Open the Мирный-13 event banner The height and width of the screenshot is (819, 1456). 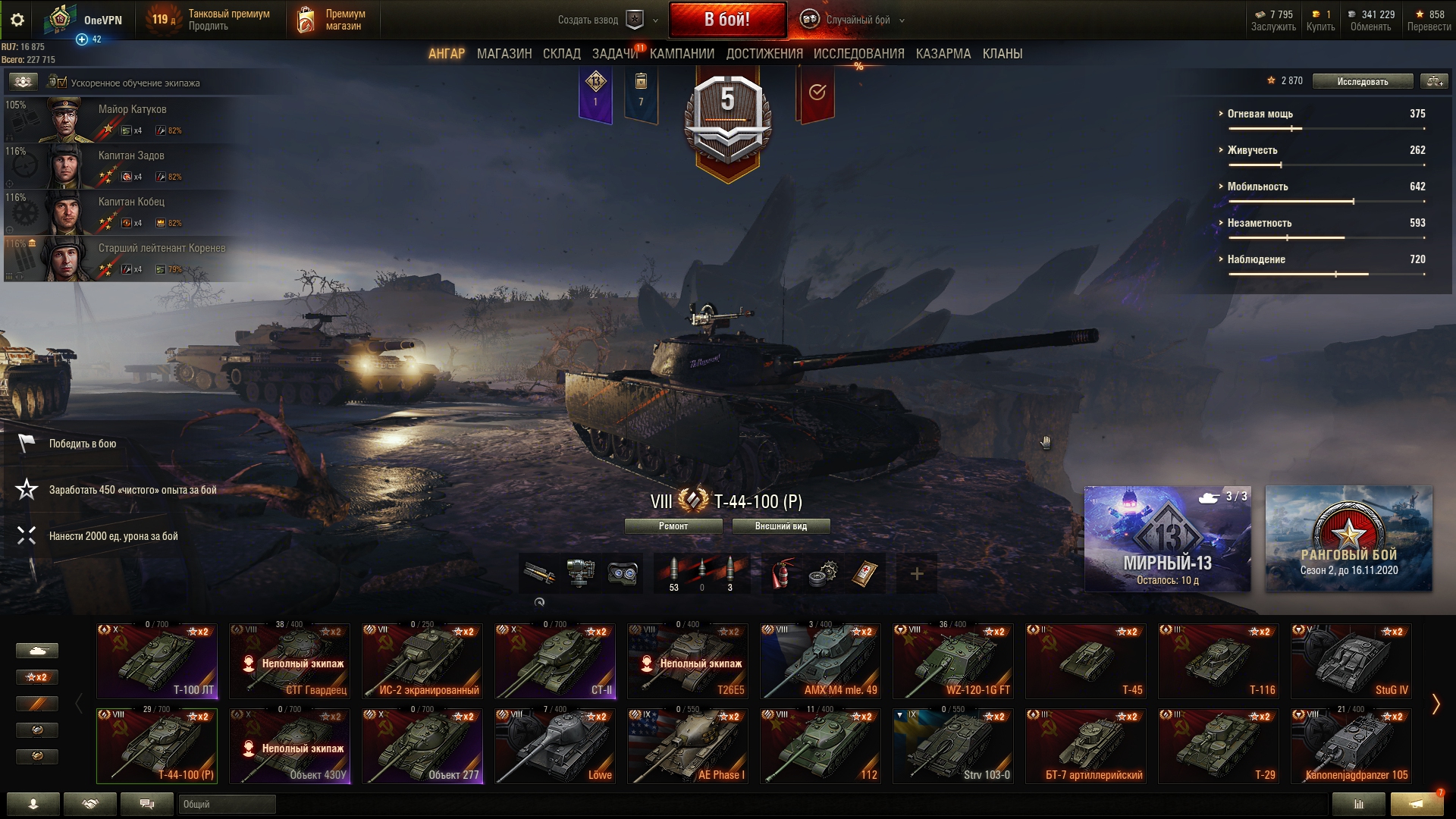coord(1167,538)
